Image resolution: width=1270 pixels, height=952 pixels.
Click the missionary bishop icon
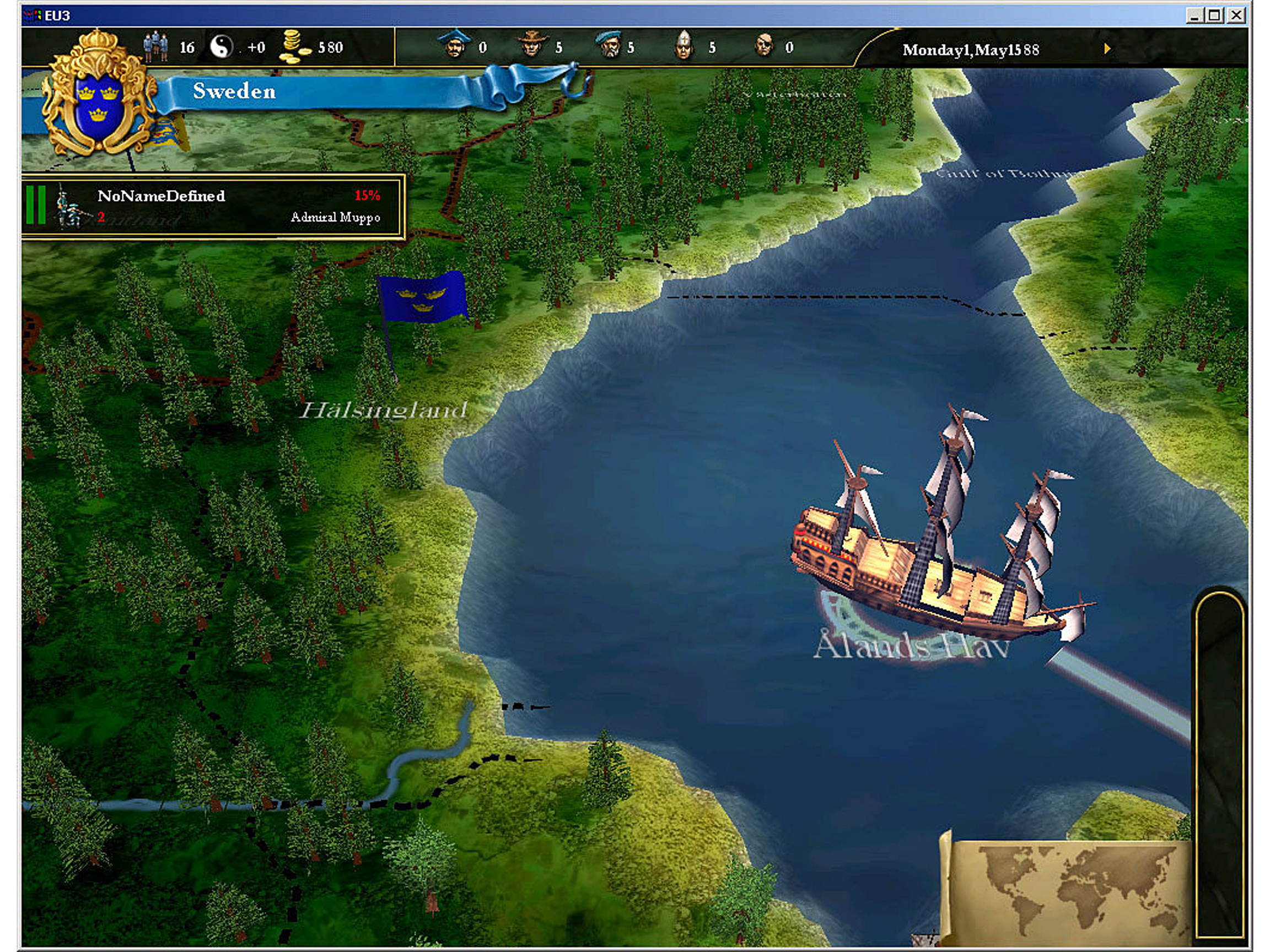[x=683, y=45]
